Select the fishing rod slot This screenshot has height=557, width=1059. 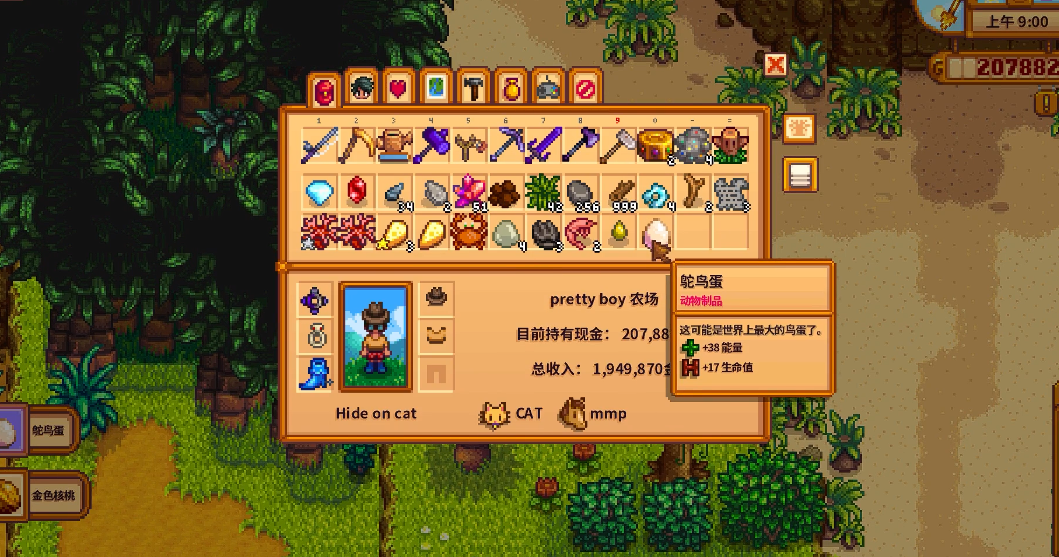click(x=320, y=146)
